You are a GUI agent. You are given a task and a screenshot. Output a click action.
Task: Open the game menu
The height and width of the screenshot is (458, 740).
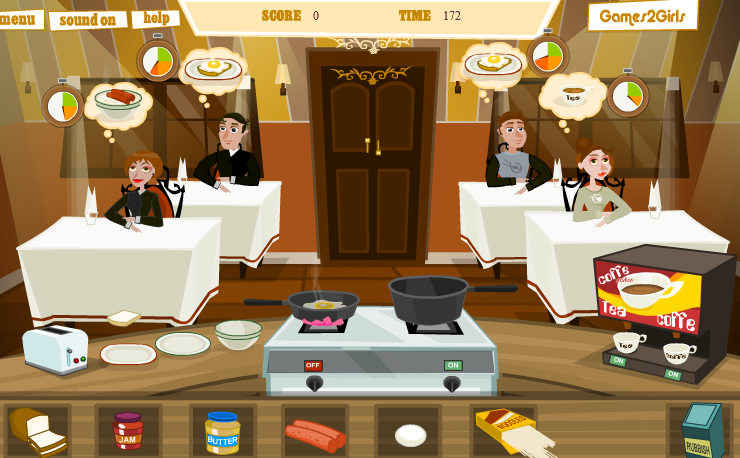[19, 19]
